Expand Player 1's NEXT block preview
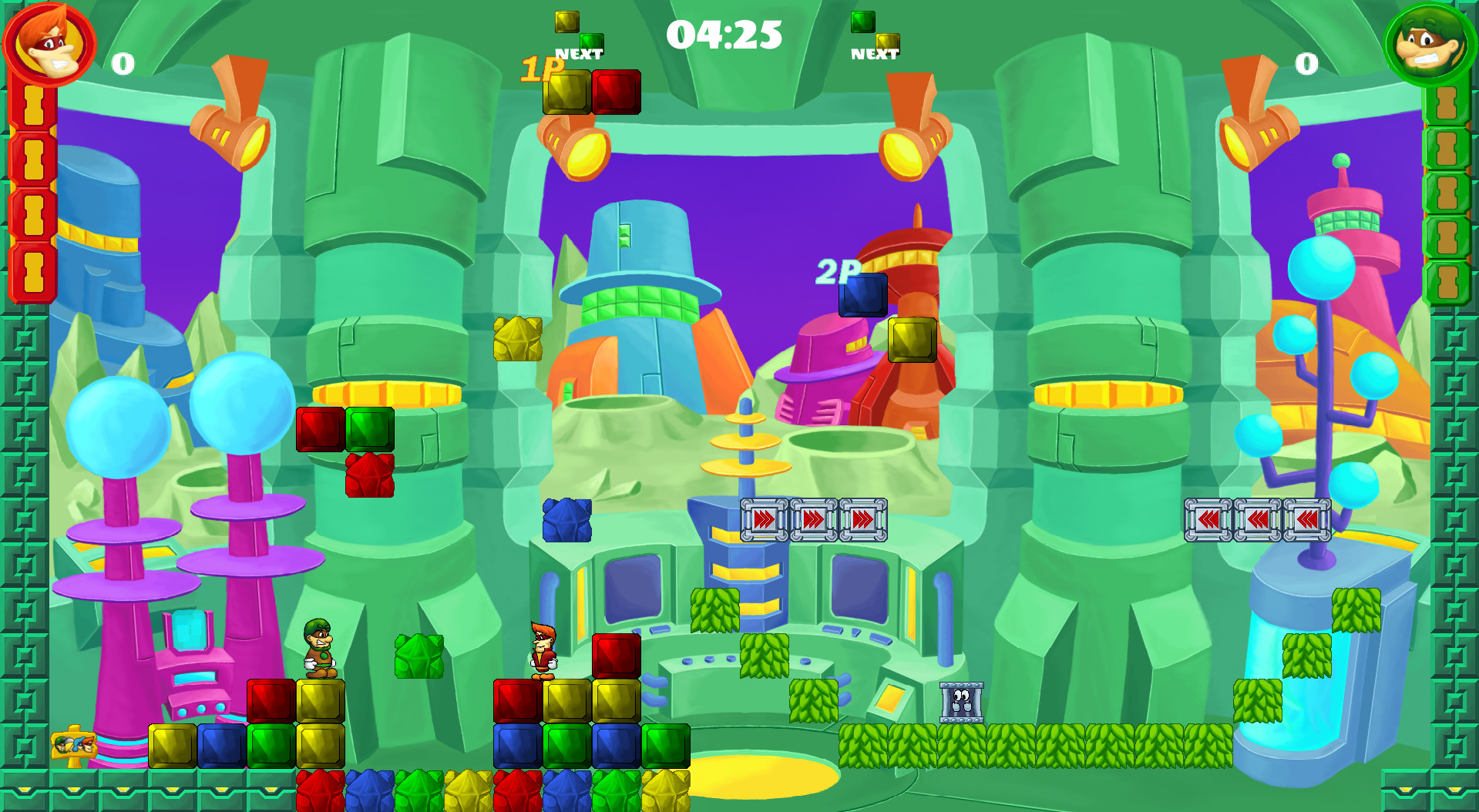1479x812 pixels. pyautogui.click(x=578, y=32)
